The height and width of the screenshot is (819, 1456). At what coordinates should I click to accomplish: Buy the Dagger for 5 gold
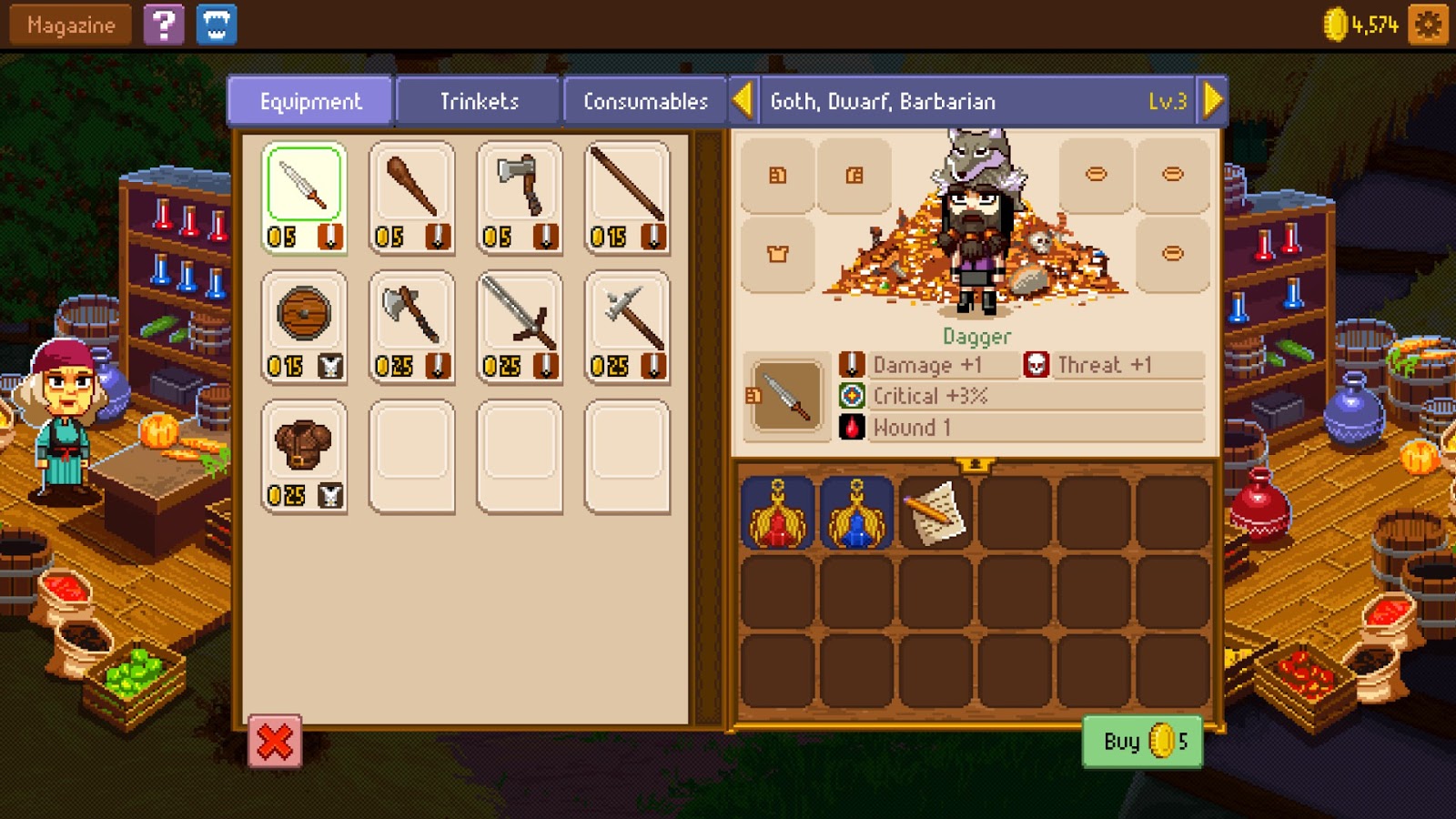(x=1142, y=741)
